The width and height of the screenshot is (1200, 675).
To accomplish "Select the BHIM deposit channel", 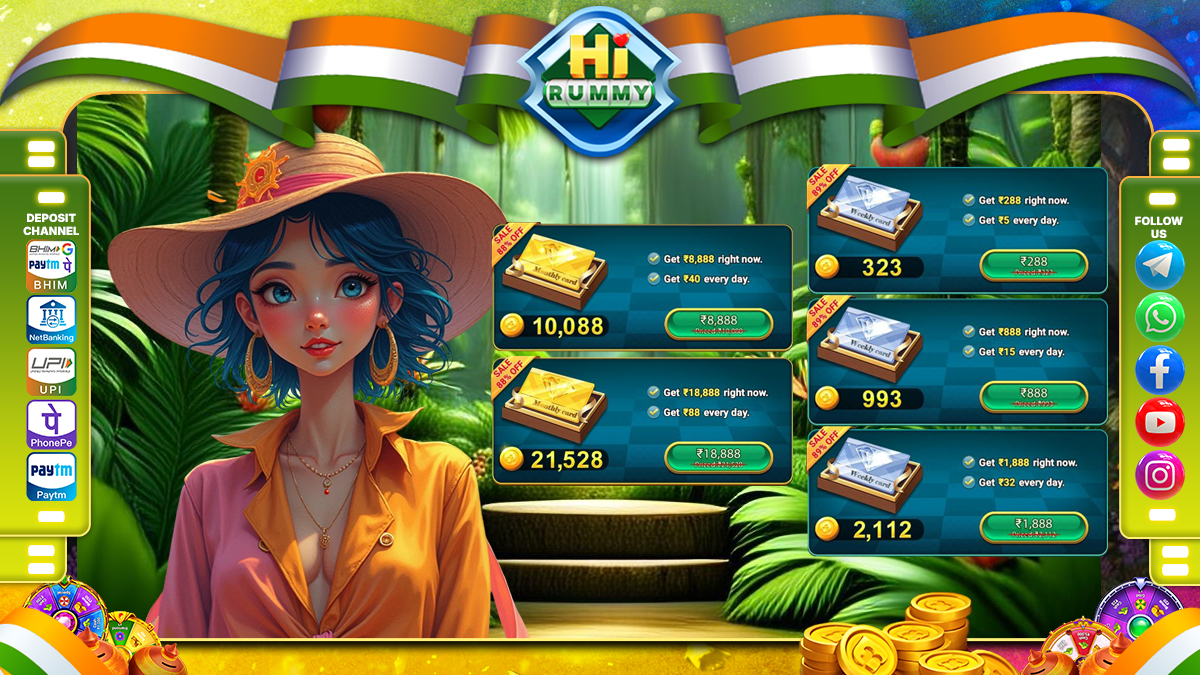I will click(x=51, y=266).
